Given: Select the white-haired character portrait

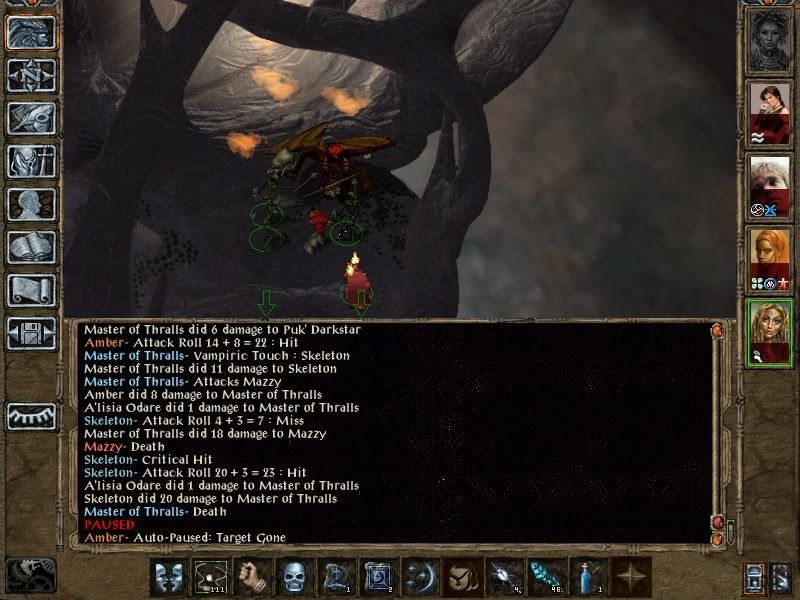Looking at the screenshot, I should (x=771, y=186).
